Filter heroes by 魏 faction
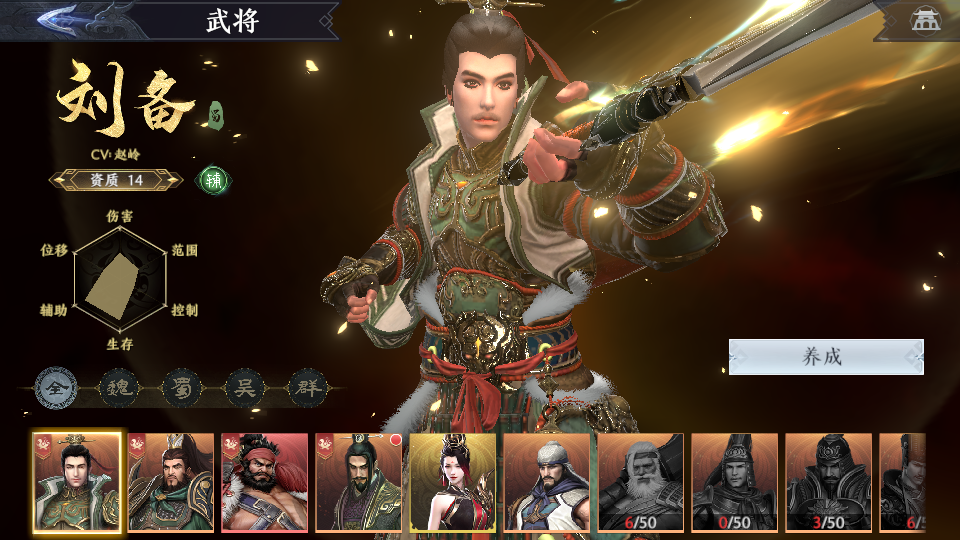Viewport: 960px width, 540px height. (x=117, y=387)
